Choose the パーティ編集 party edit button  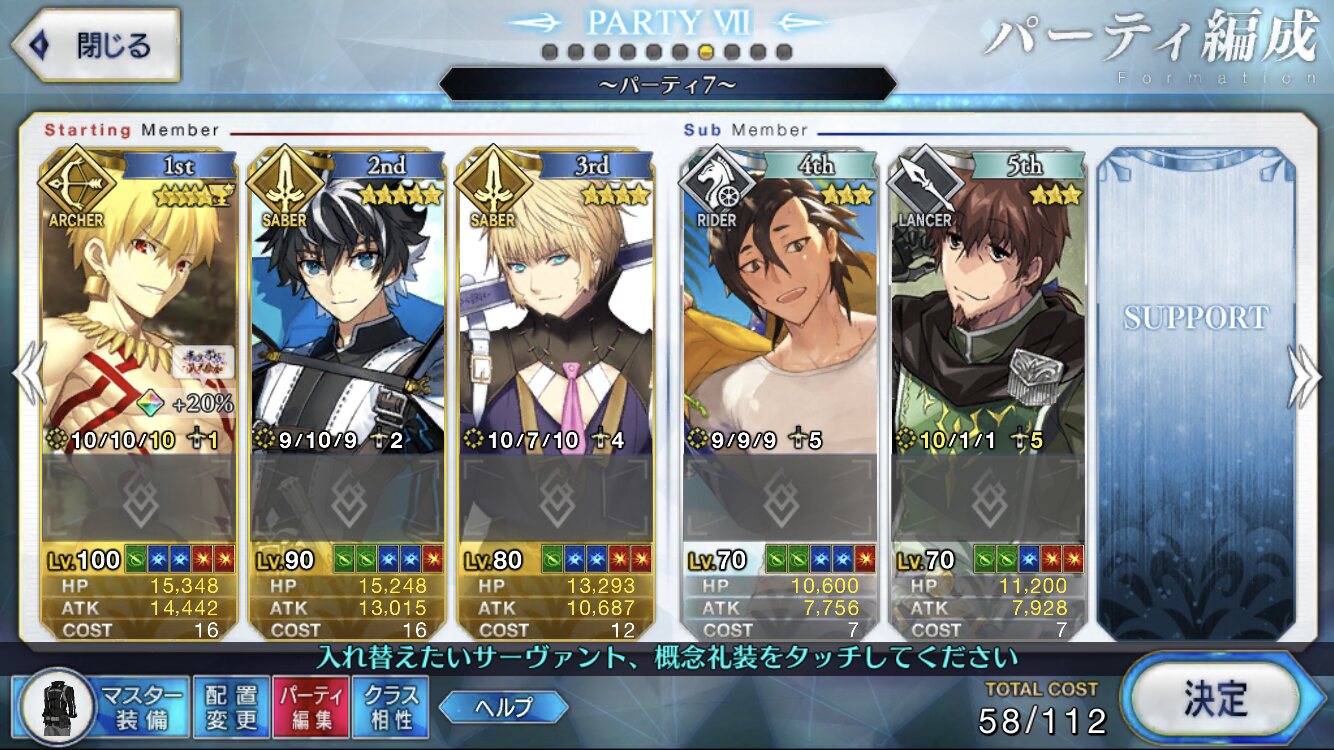pos(311,706)
